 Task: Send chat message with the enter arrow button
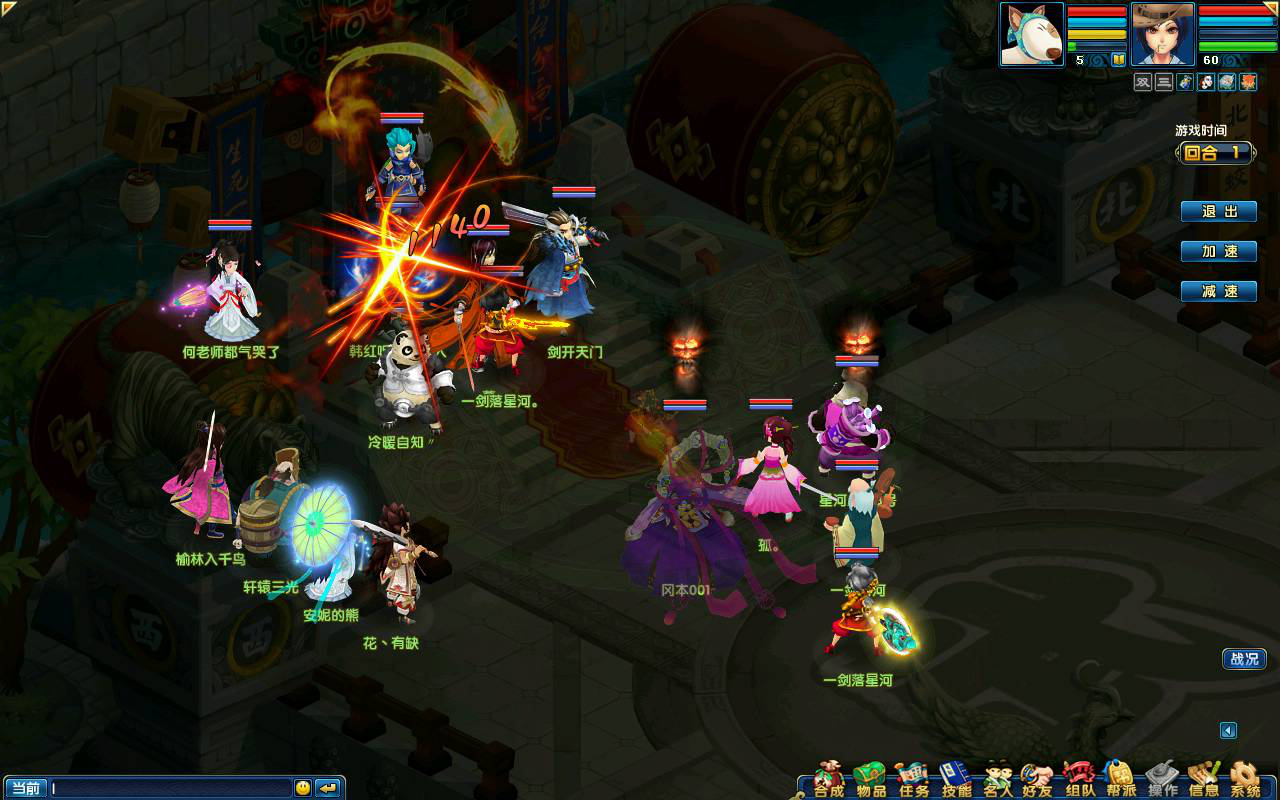328,788
